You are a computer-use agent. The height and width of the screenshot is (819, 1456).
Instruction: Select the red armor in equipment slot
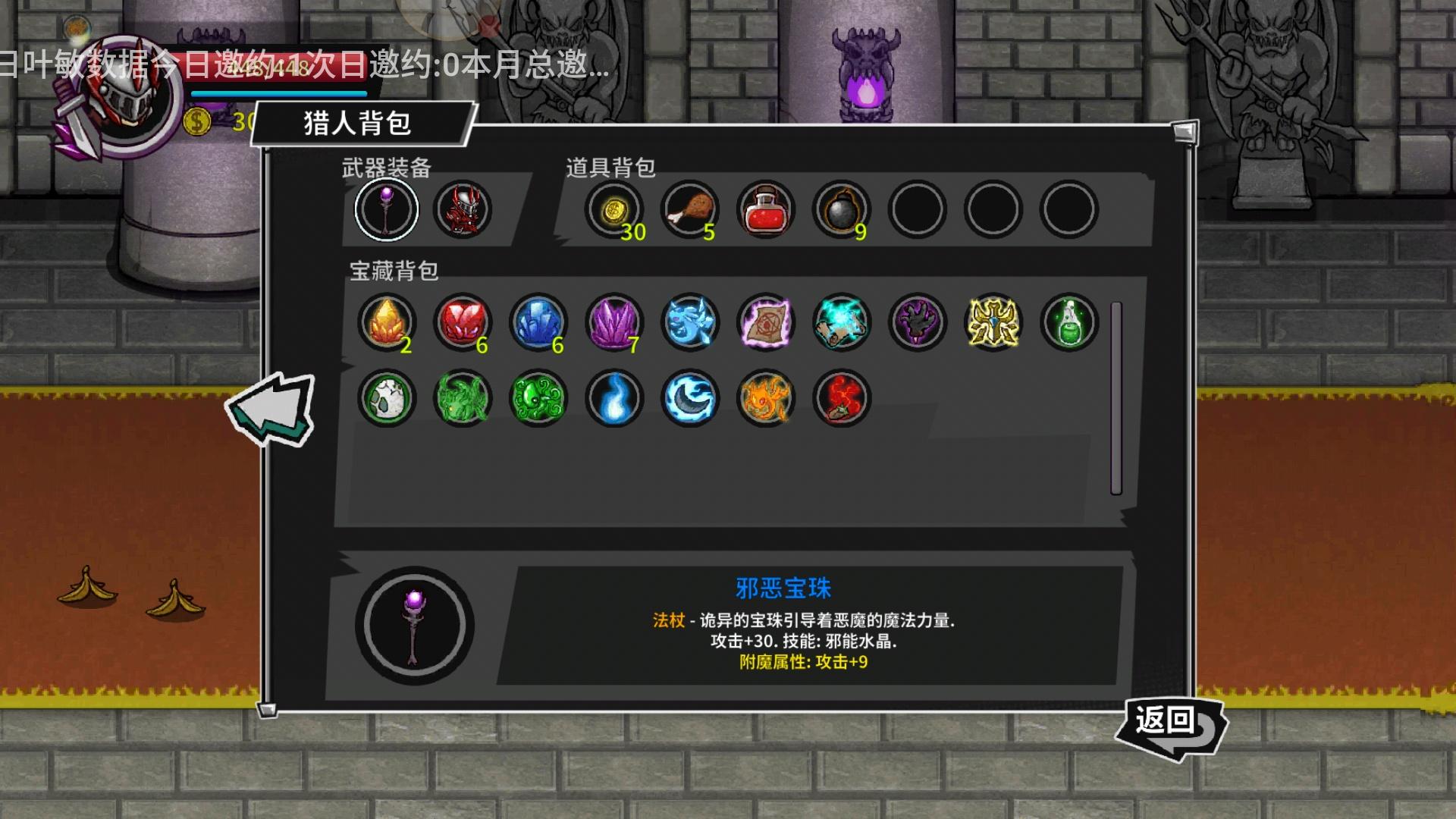463,210
